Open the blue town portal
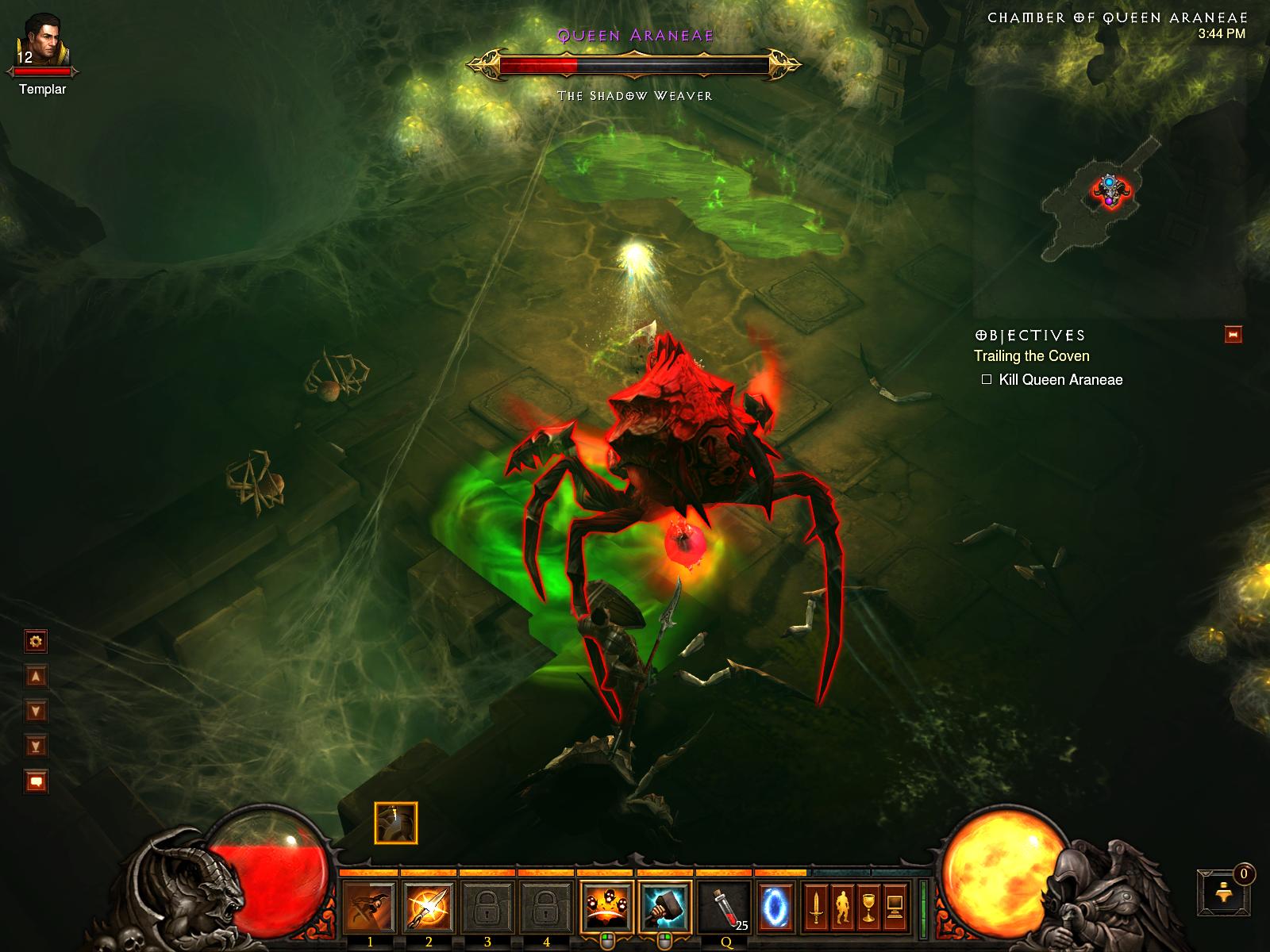Screen dimensions: 1270x952 (x=775, y=905)
